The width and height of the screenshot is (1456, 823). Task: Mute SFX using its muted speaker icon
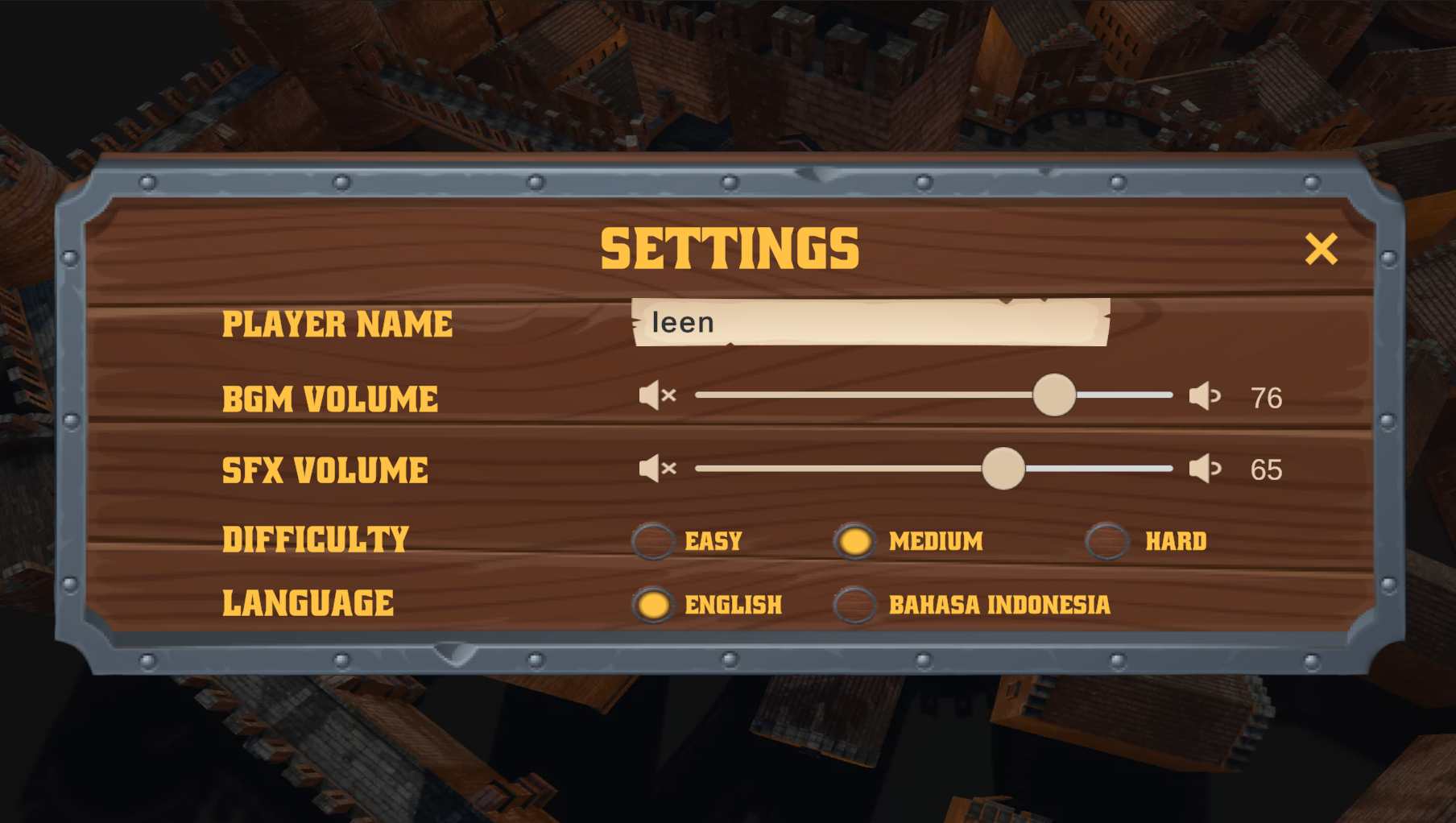click(656, 468)
